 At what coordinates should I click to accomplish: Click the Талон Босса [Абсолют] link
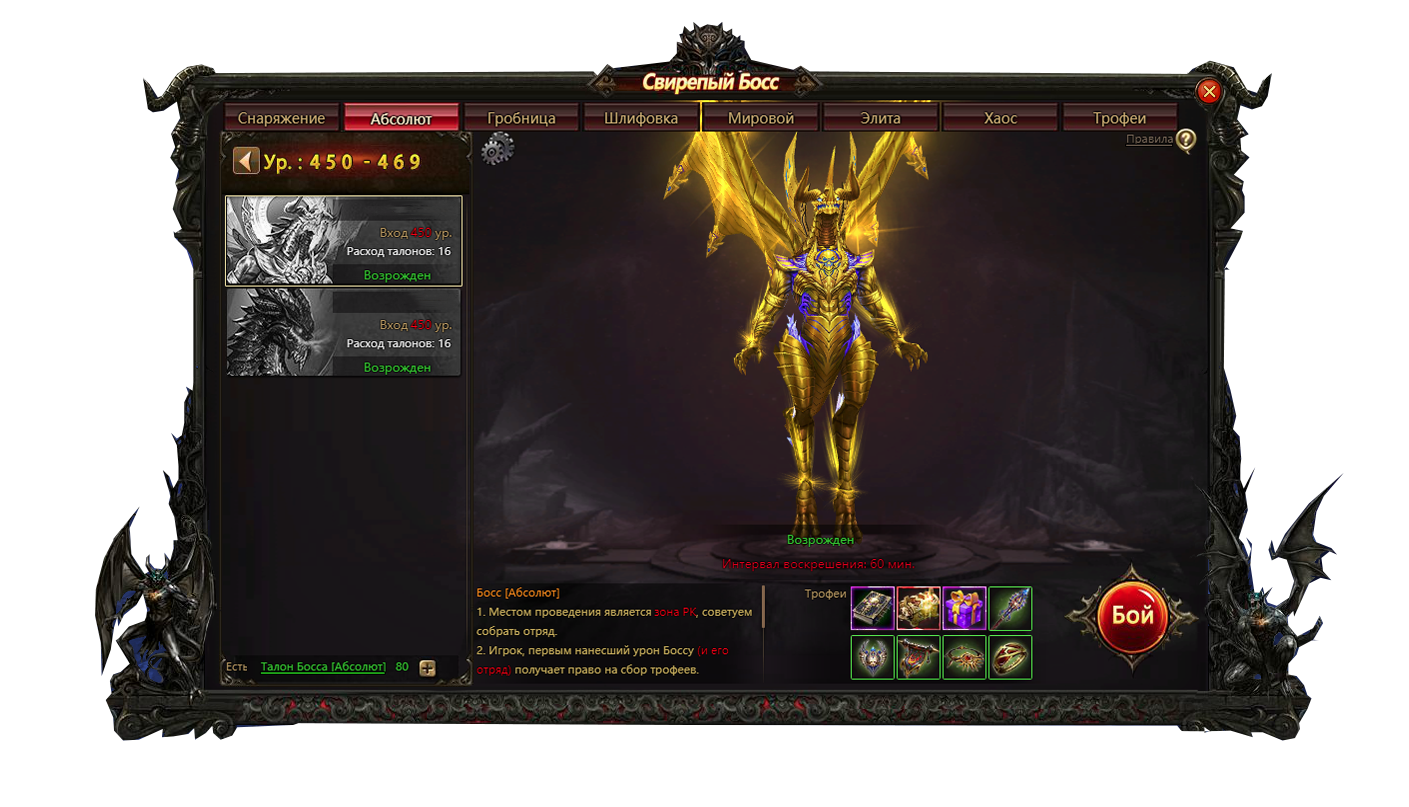pyautogui.click(x=323, y=667)
